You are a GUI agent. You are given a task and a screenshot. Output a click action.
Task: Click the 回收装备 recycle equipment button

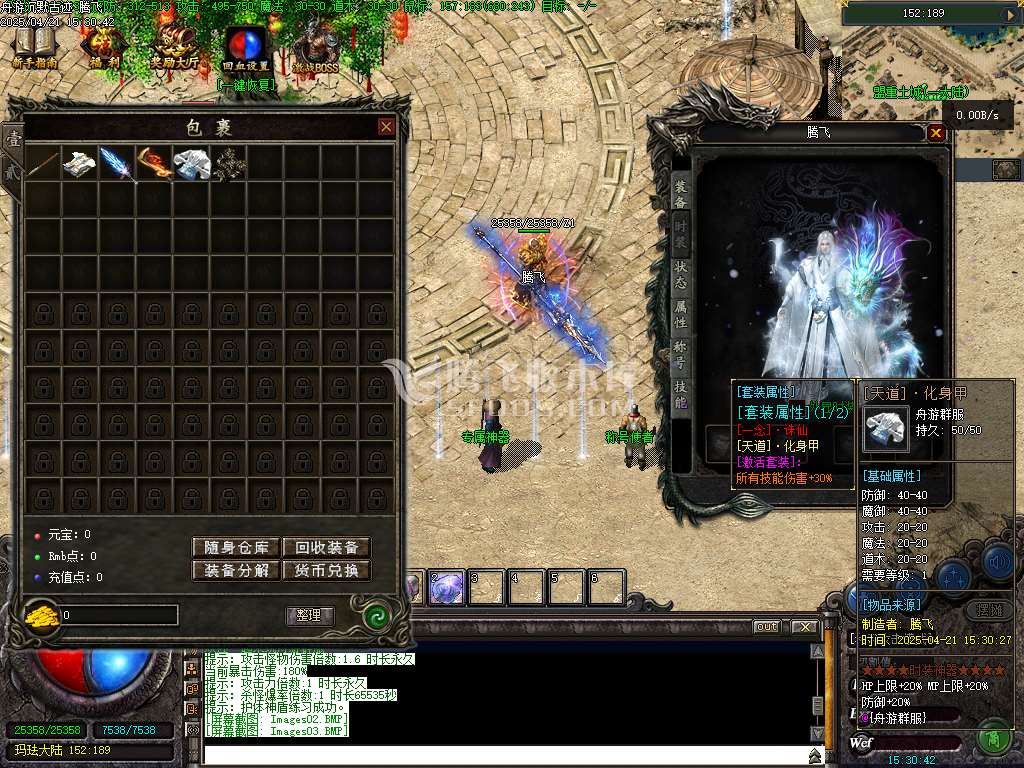point(326,547)
